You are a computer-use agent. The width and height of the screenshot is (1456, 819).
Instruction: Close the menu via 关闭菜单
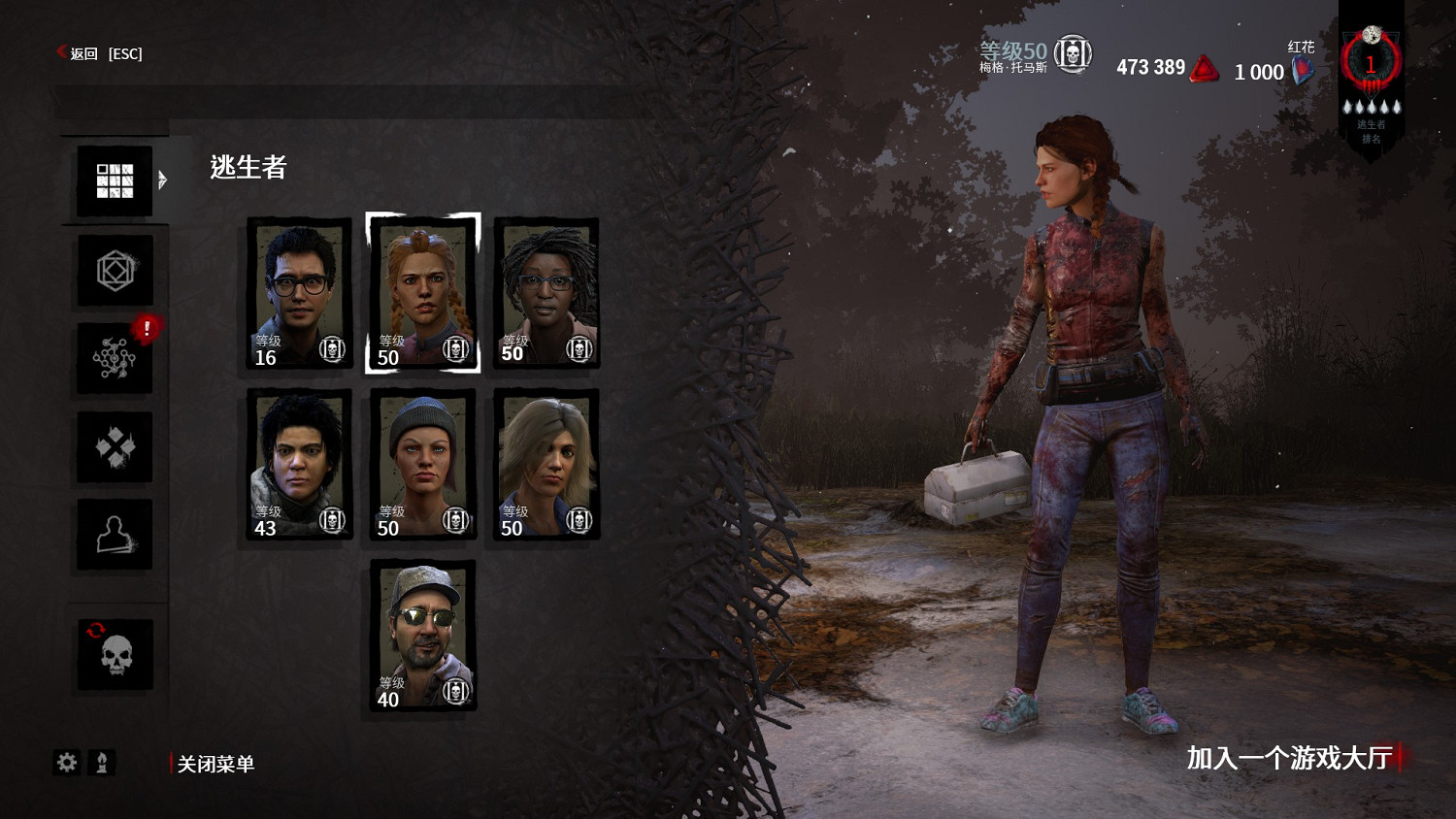pyautogui.click(x=215, y=764)
